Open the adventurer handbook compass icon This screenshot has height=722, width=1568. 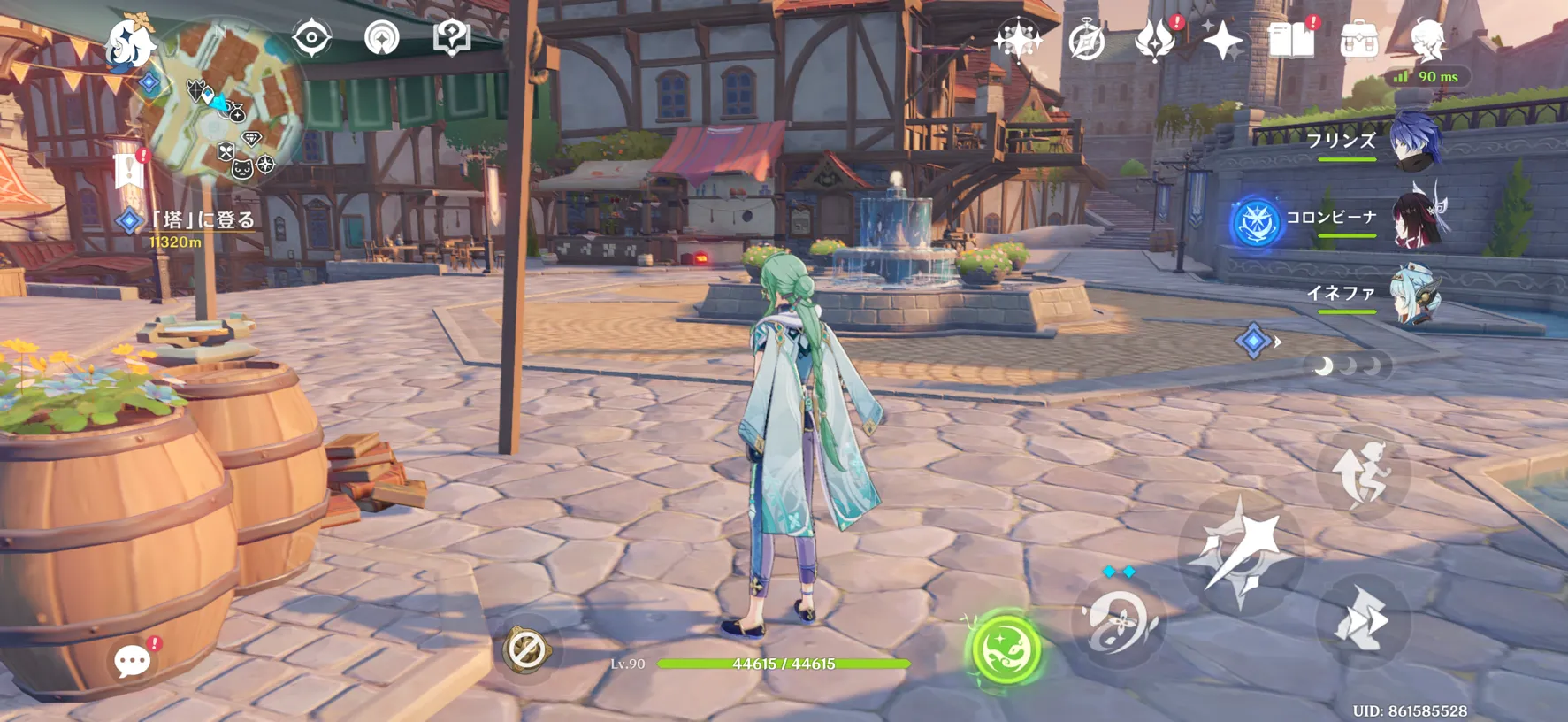coord(1087,42)
